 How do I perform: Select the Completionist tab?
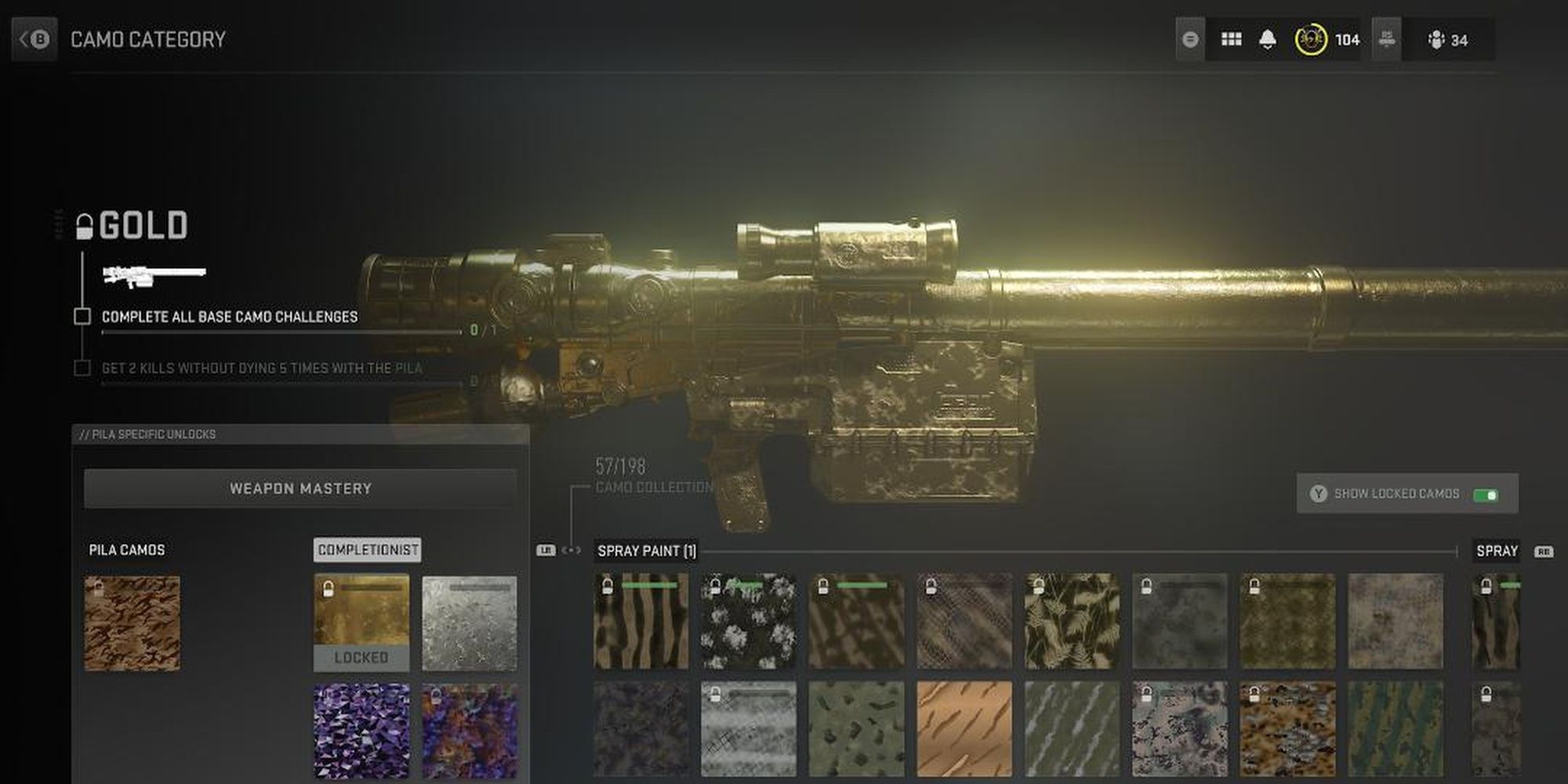[366, 550]
